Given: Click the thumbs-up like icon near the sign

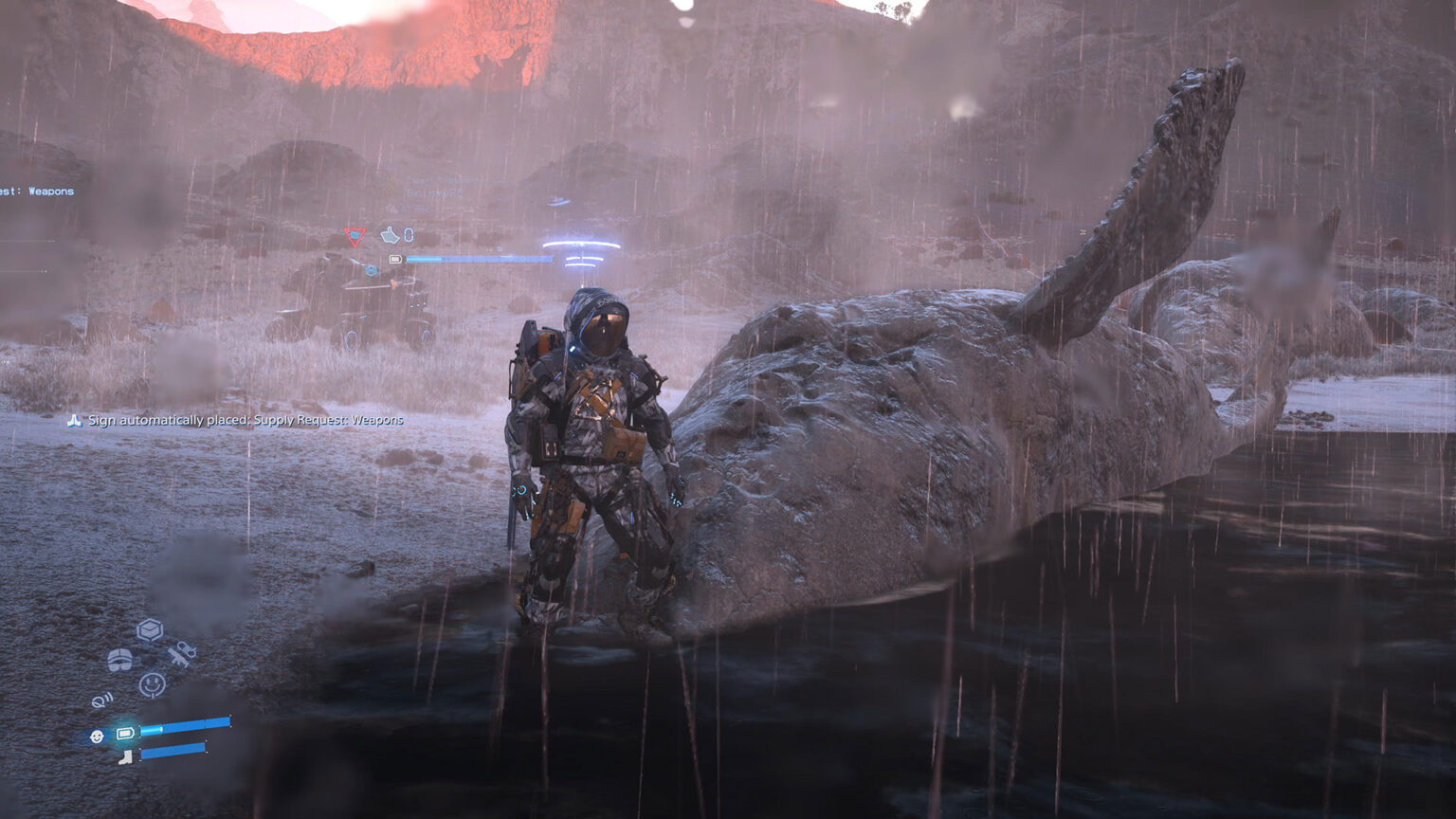Looking at the screenshot, I should point(391,236).
